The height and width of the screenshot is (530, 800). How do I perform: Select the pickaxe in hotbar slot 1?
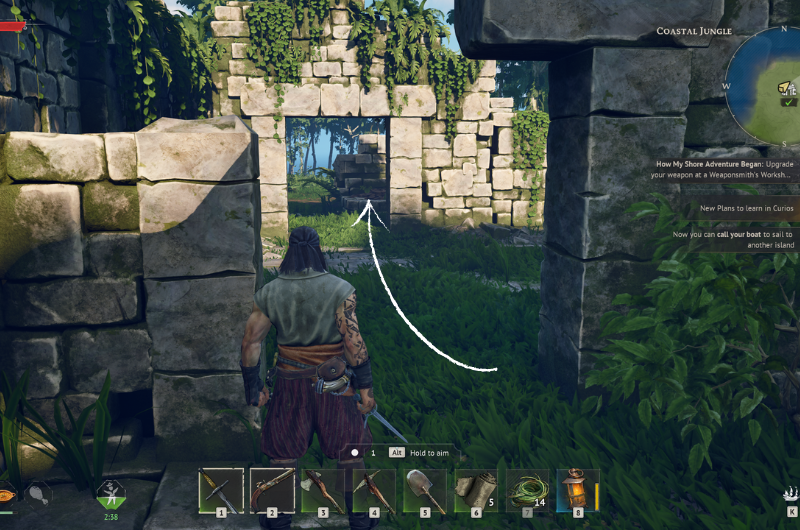tap(221, 491)
